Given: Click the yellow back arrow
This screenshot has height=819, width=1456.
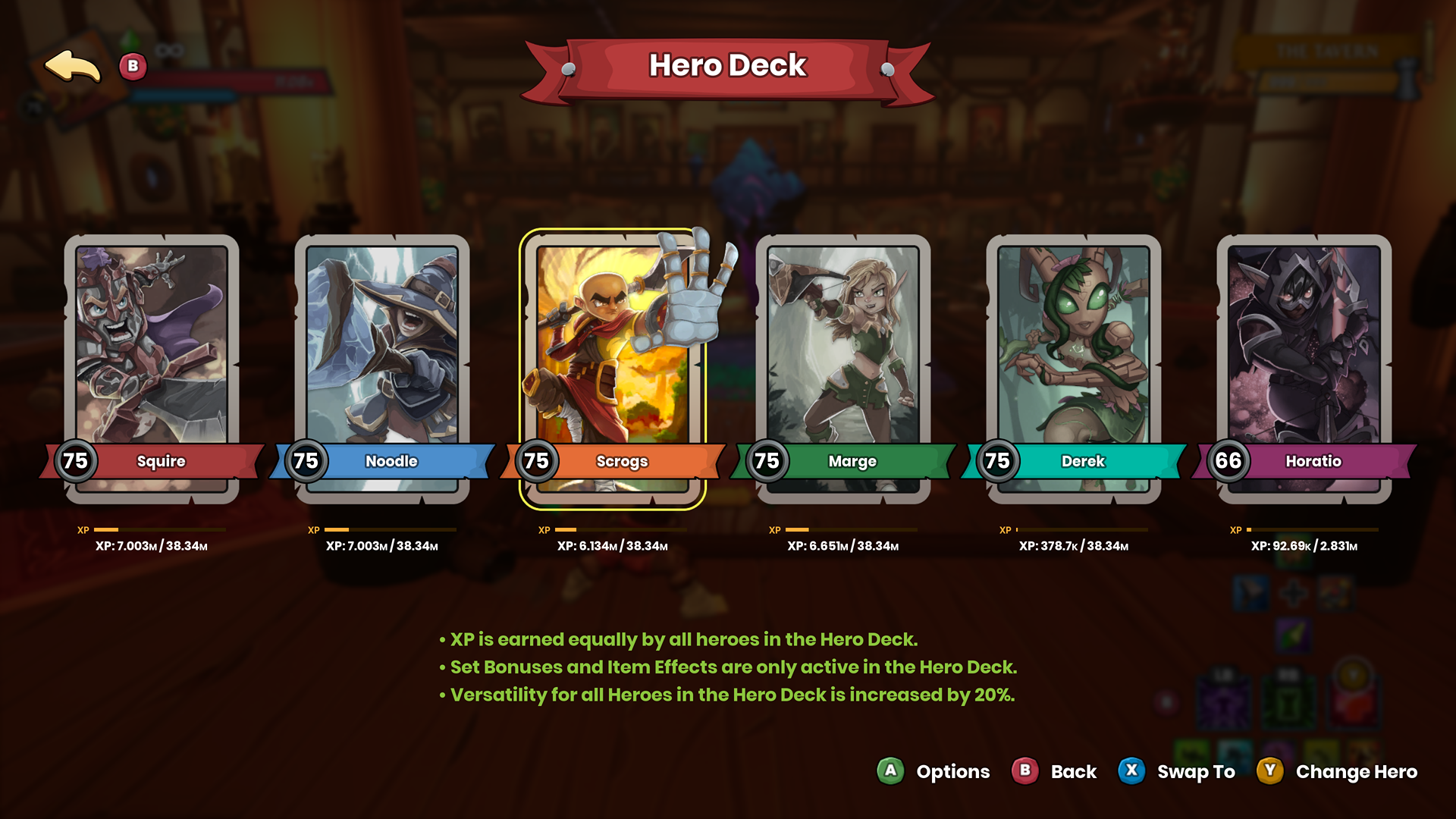Looking at the screenshot, I should coord(73,67).
